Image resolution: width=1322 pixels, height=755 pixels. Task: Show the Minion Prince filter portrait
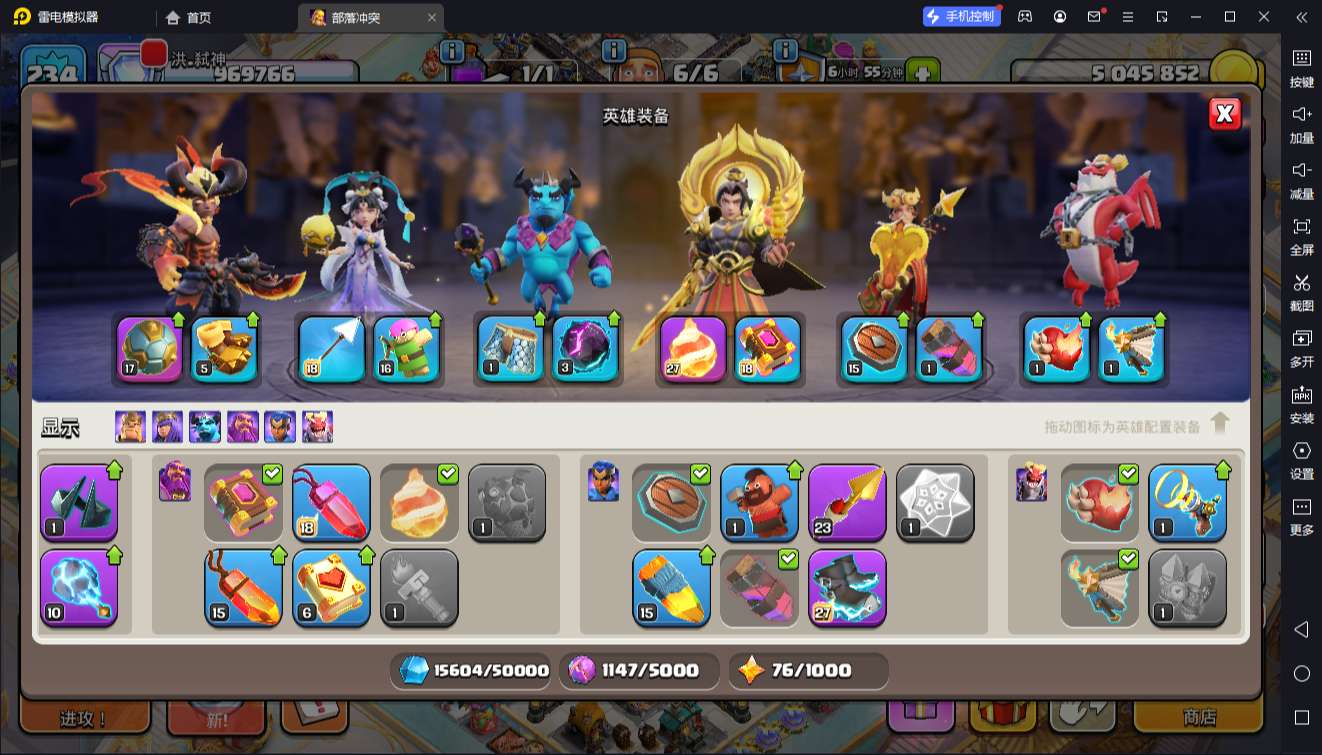point(205,427)
